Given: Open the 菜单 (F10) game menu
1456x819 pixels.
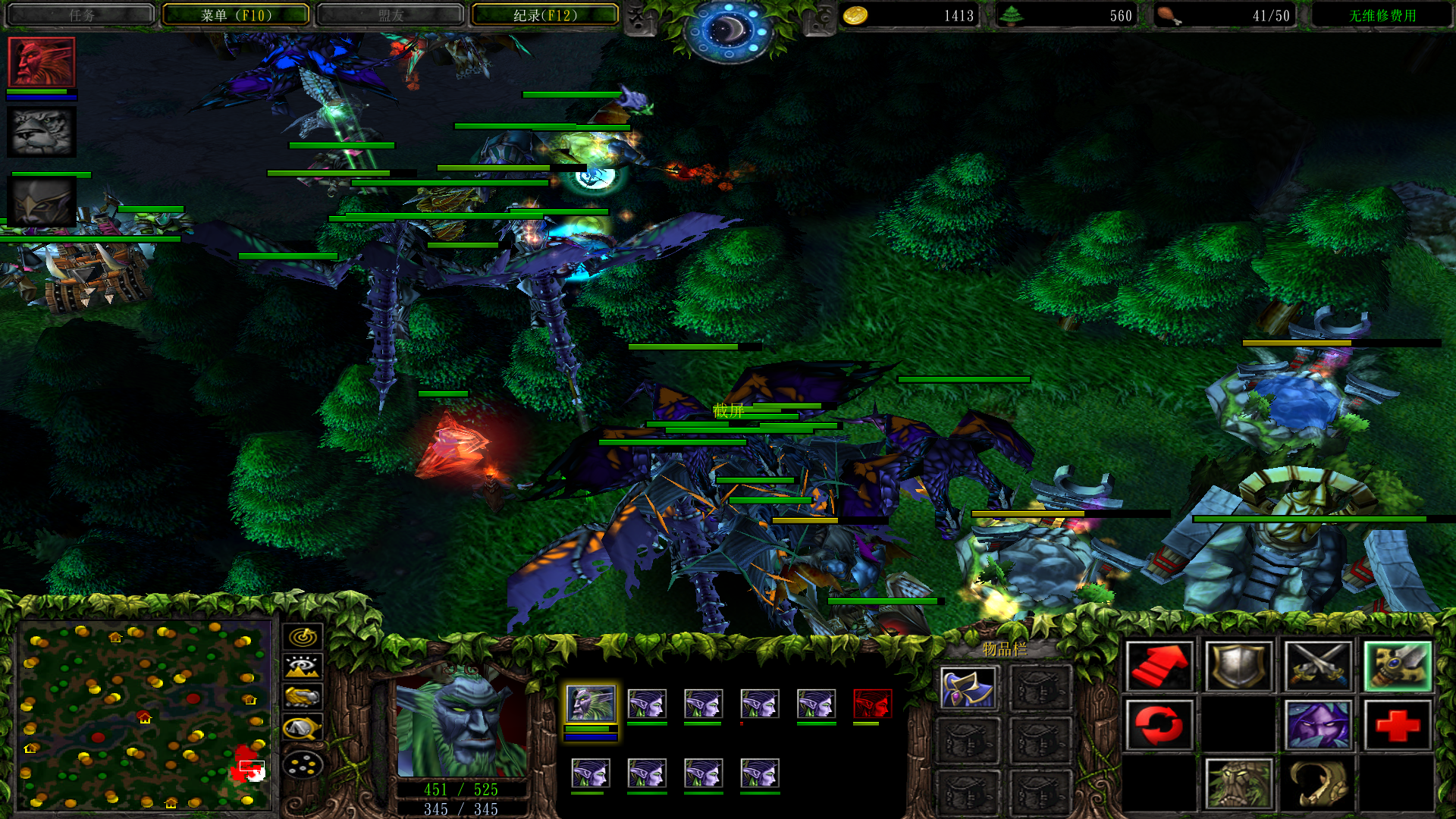Looking at the screenshot, I should tap(236, 15).
